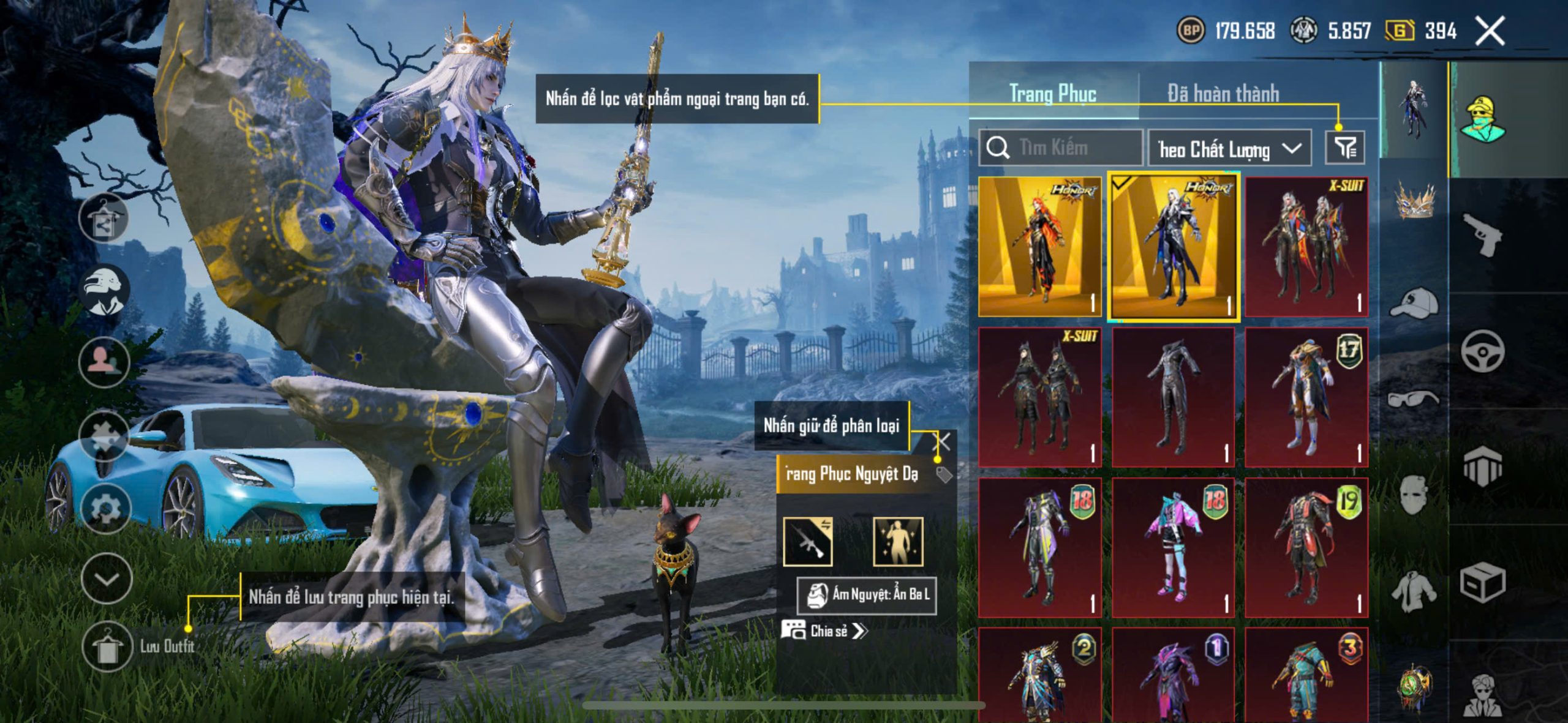The width and height of the screenshot is (1568, 723).
Task: Share the outfit via Chia sẻ
Action: click(x=824, y=631)
